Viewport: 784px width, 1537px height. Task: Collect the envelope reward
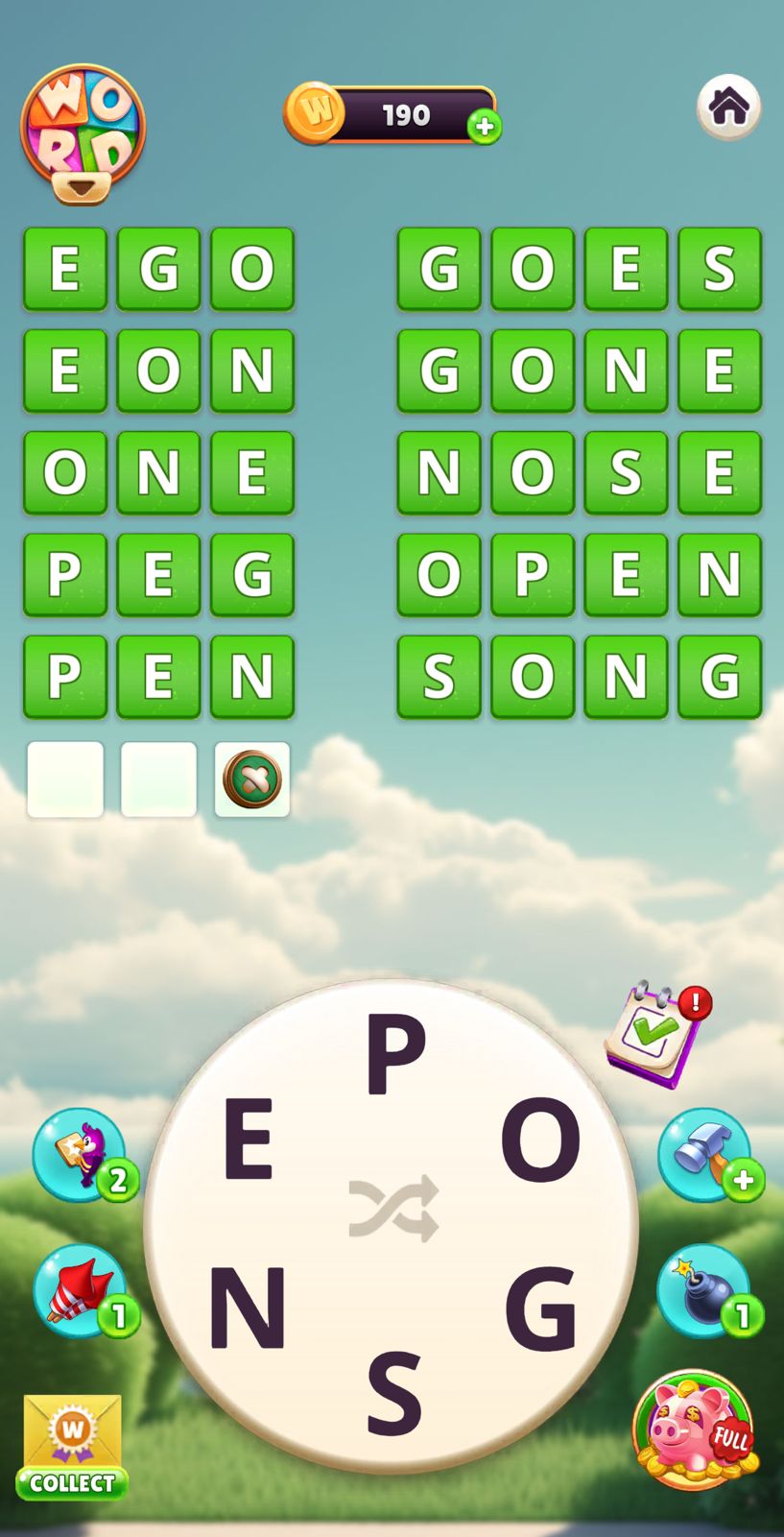[x=72, y=1447]
